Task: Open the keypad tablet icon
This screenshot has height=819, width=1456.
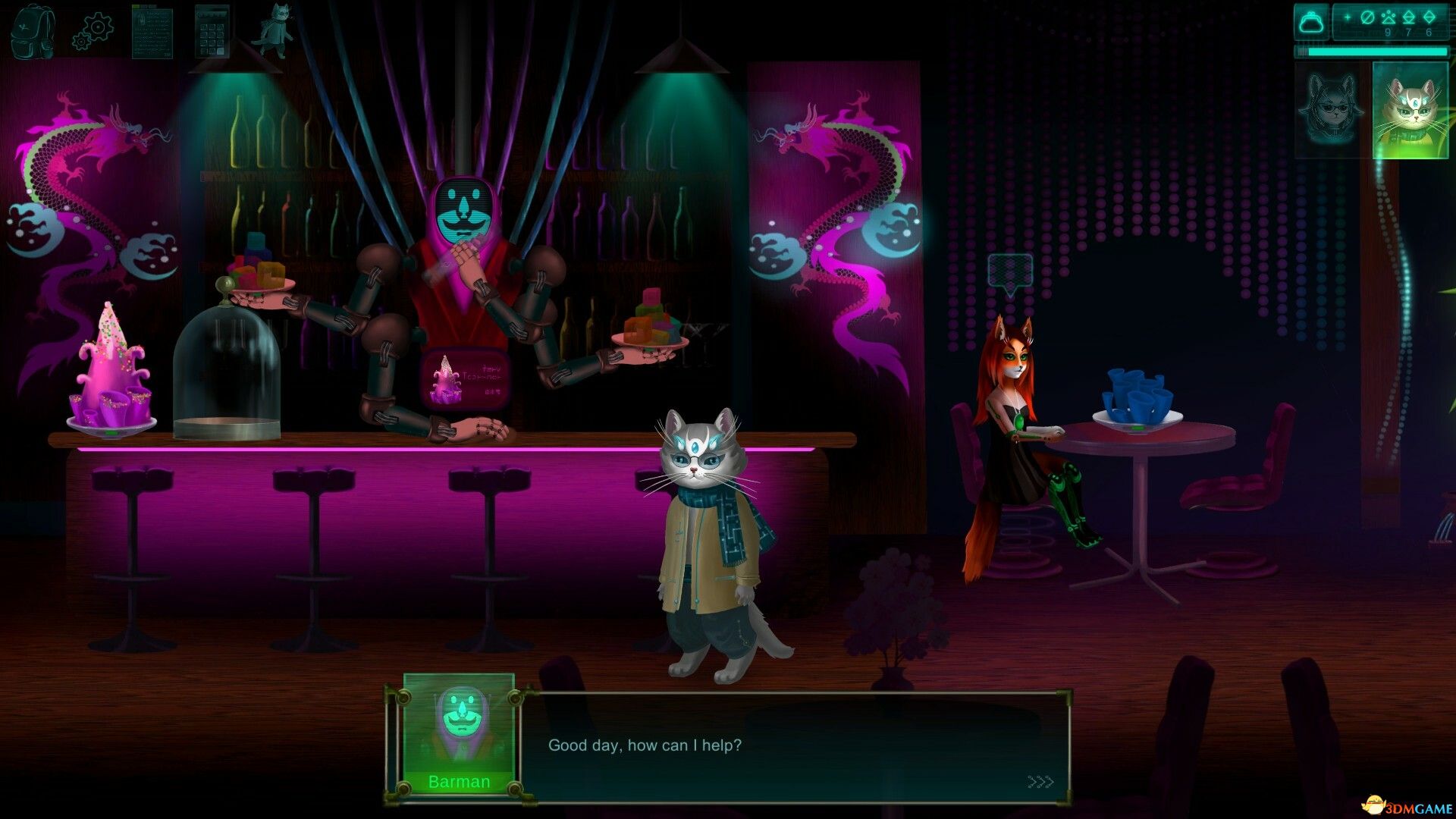Action: [212, 31]
